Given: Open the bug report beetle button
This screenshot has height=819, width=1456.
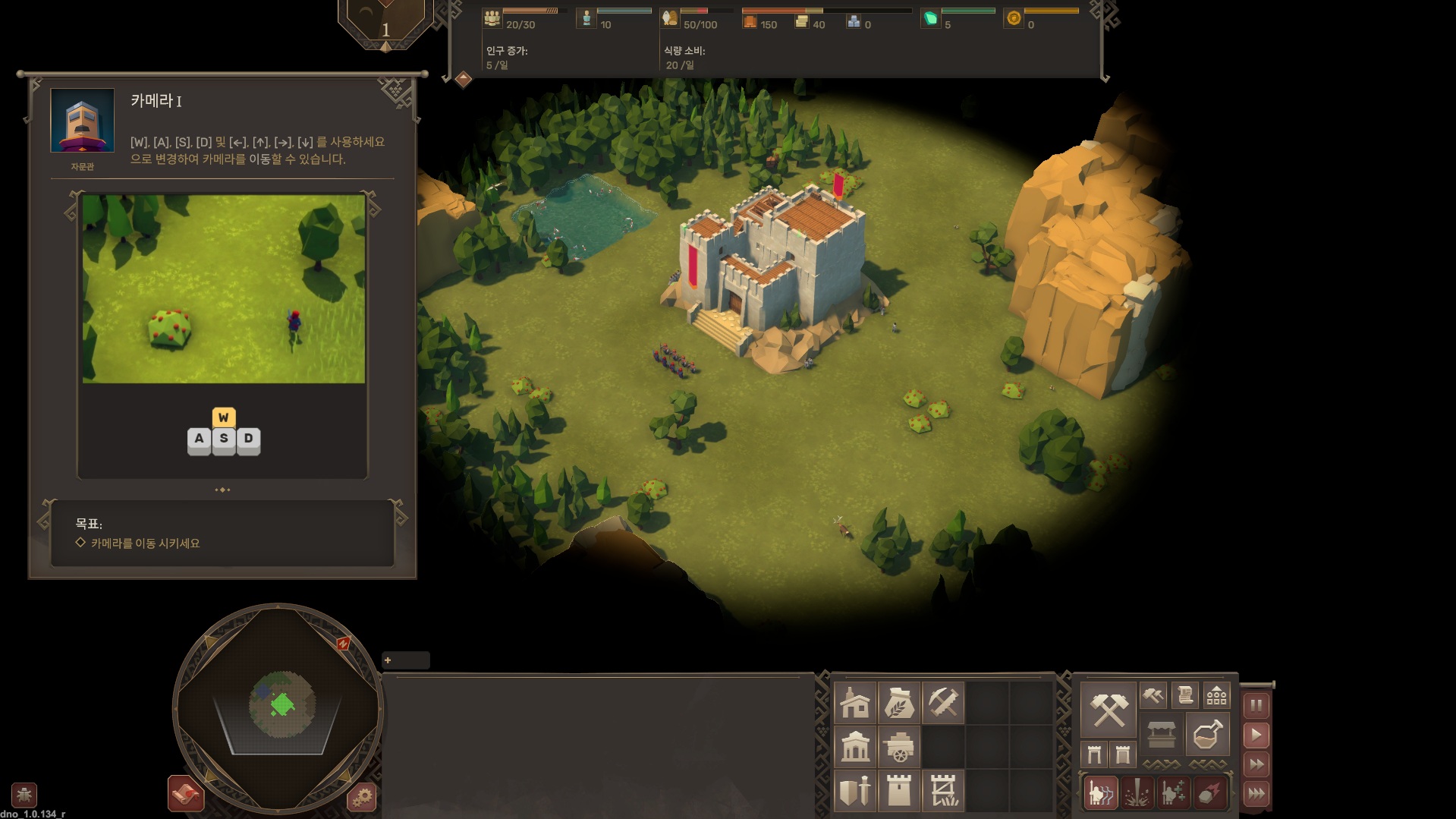Looking at the screenshot, I should (x=24, y=795).
